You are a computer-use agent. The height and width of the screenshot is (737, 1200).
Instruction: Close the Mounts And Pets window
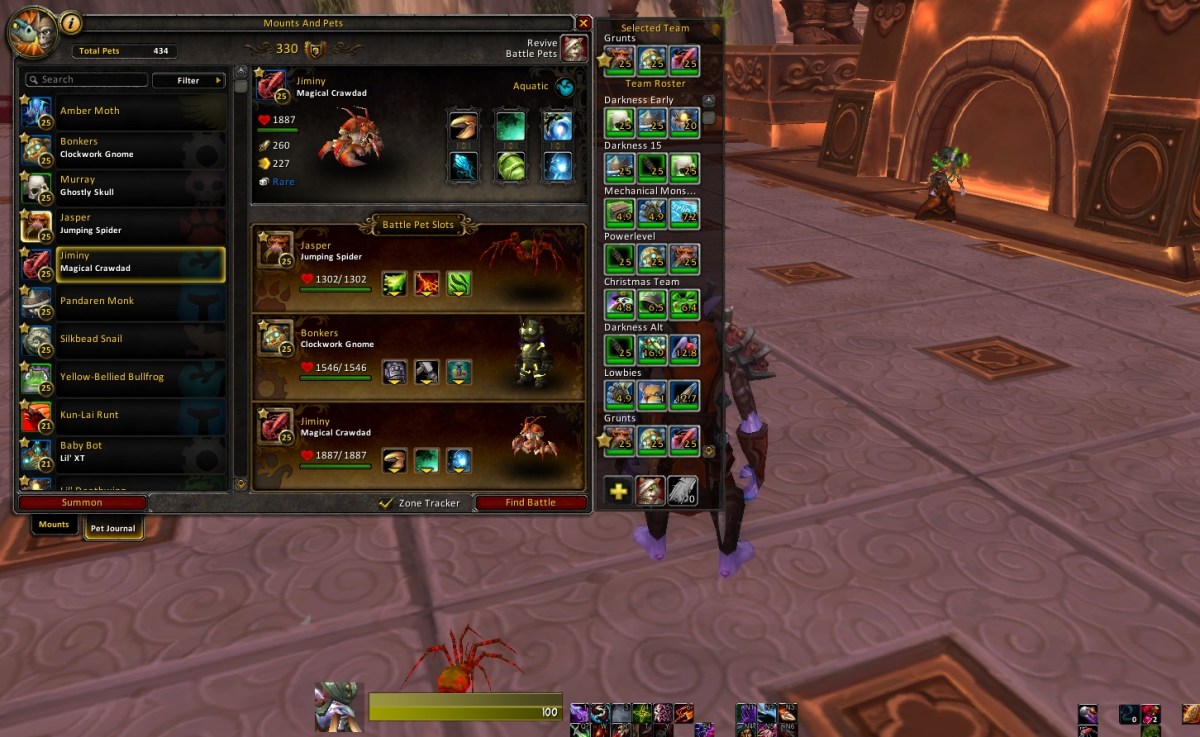coord(584,23)
